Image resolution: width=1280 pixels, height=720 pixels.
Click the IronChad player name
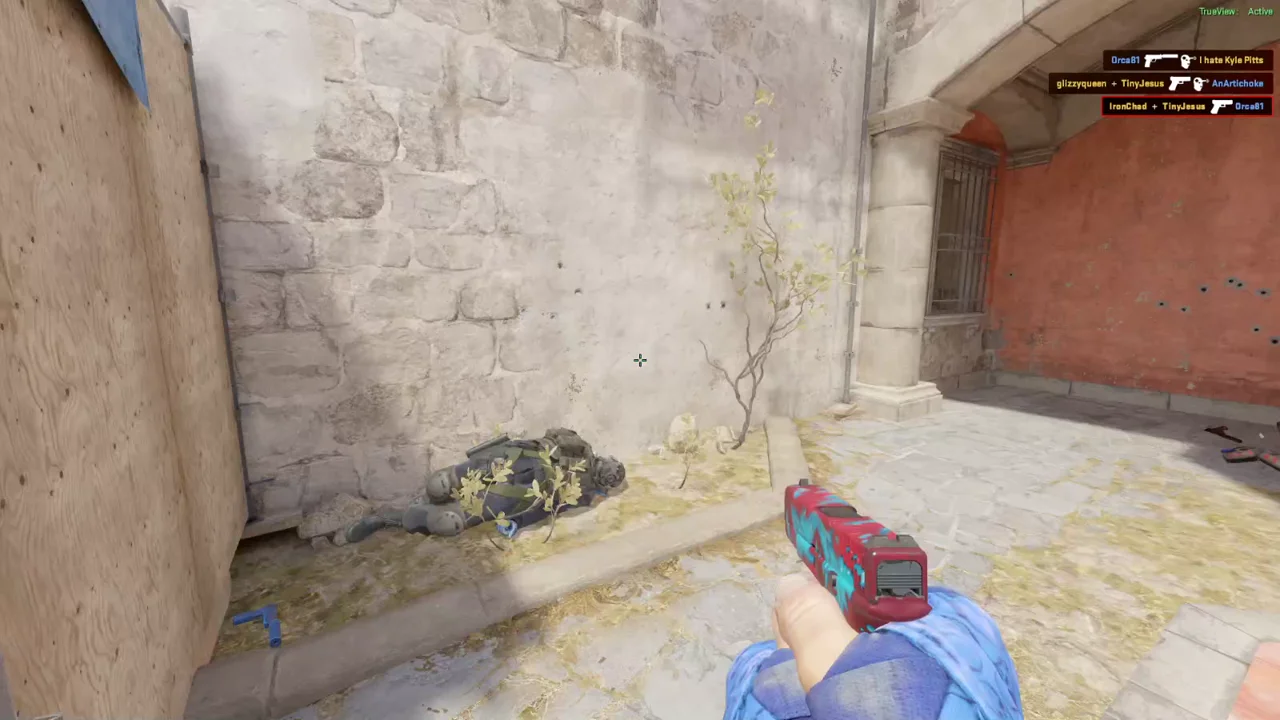click(x=1128, y=106)
